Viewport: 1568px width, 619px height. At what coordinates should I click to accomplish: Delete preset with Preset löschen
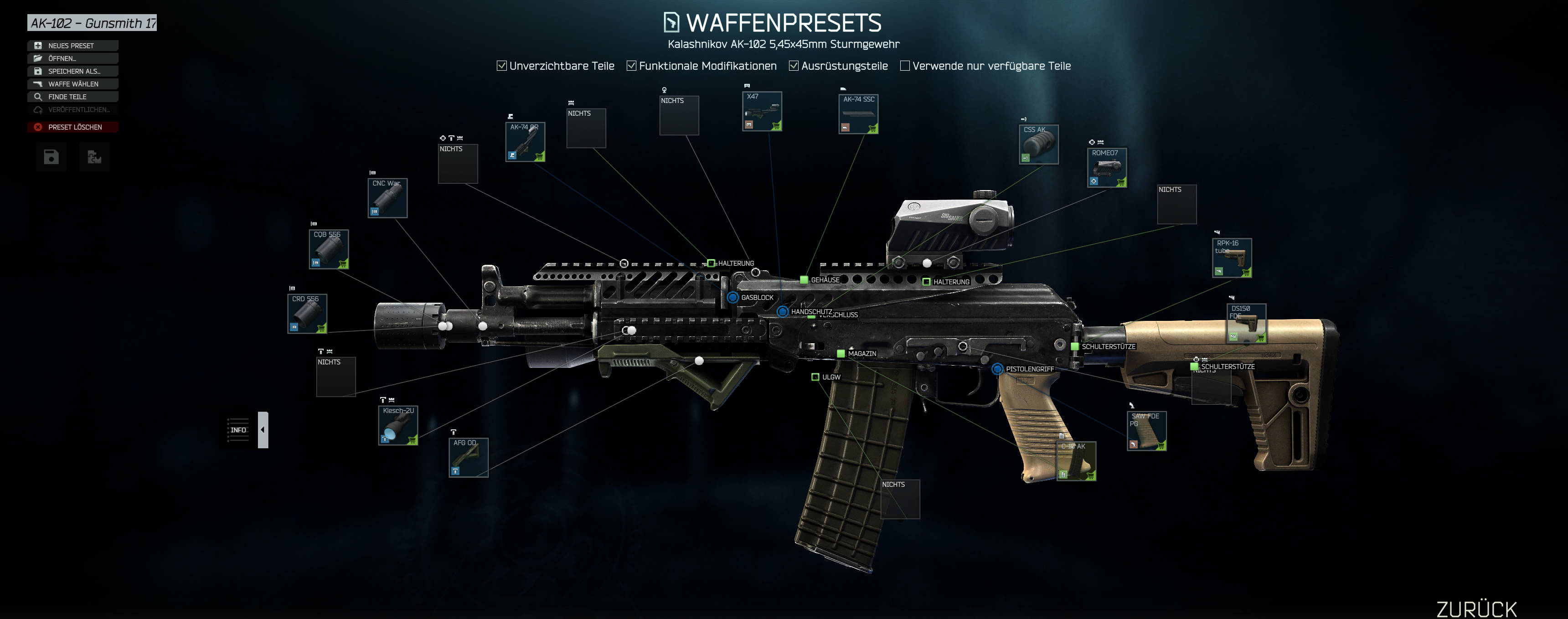tap(72, 127)
